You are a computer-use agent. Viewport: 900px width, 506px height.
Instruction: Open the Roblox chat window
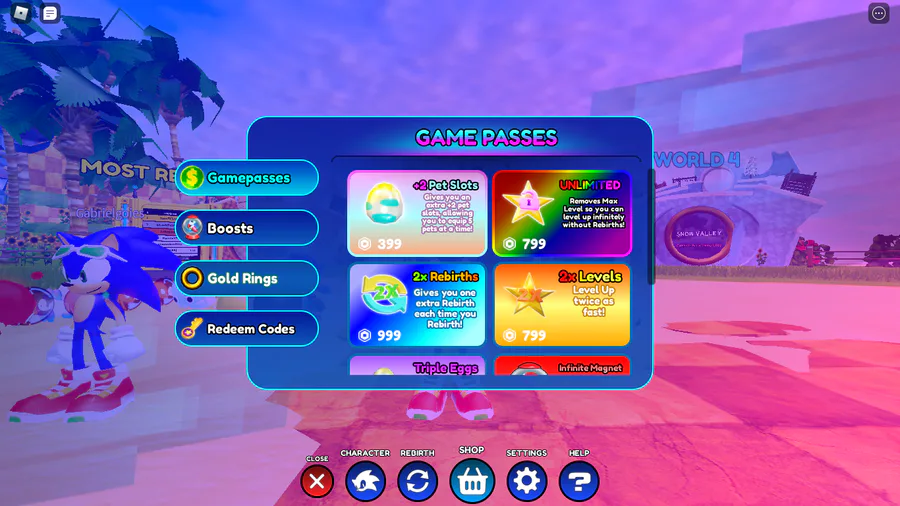tap(50, 13)
